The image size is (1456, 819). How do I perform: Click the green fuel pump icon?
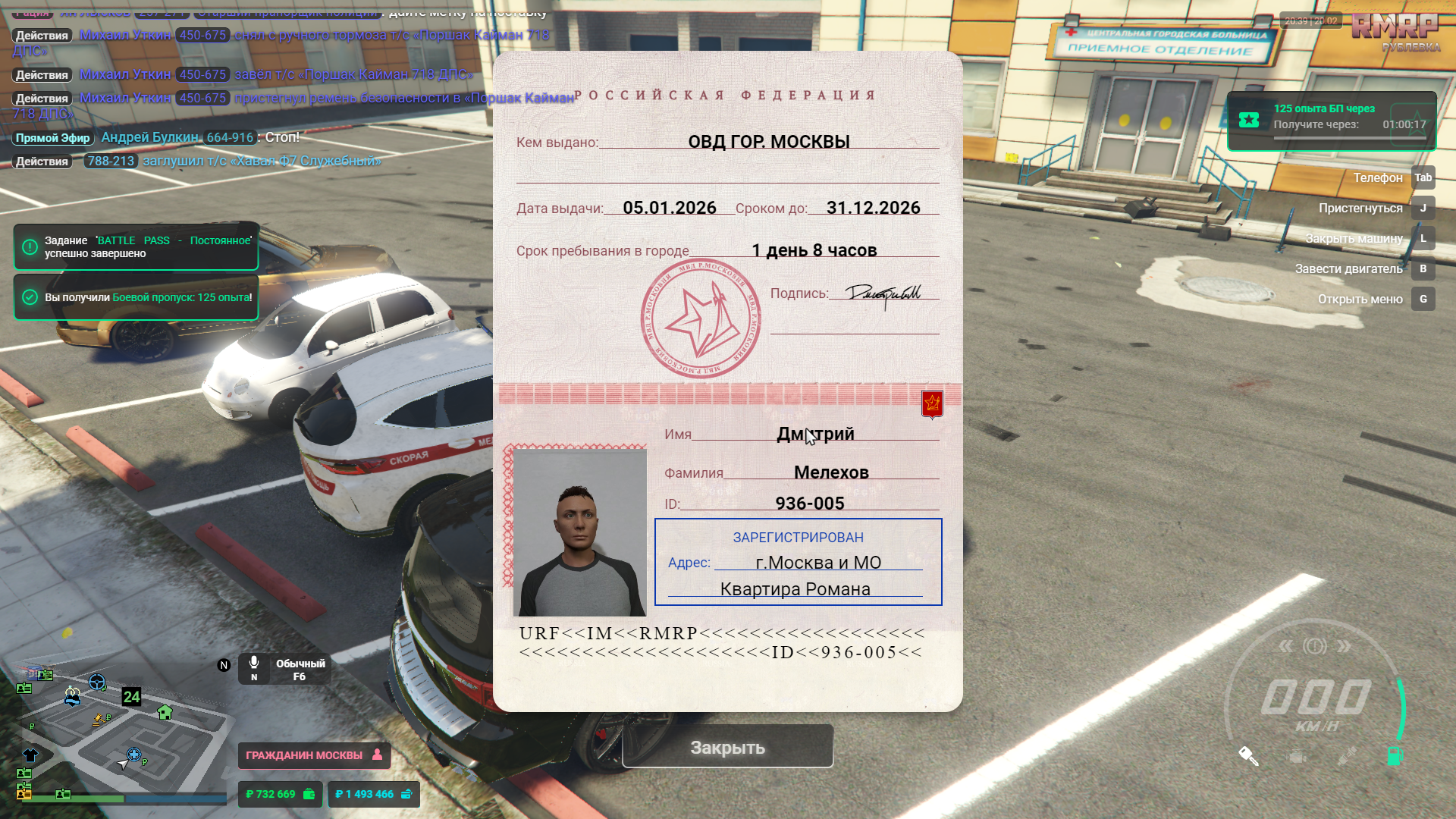click(1395, 755)
